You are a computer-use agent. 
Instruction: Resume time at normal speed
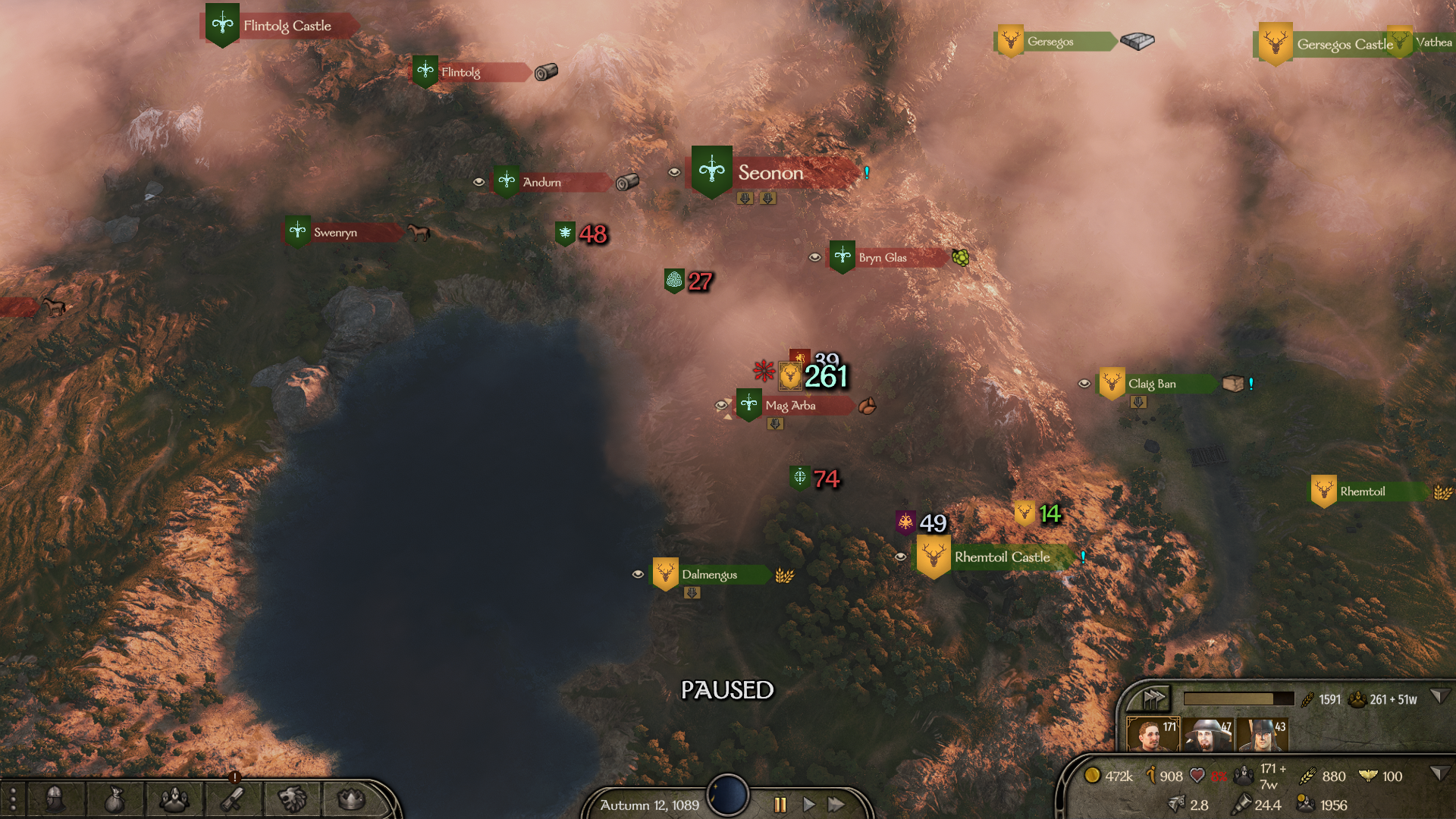coord(808,805)
